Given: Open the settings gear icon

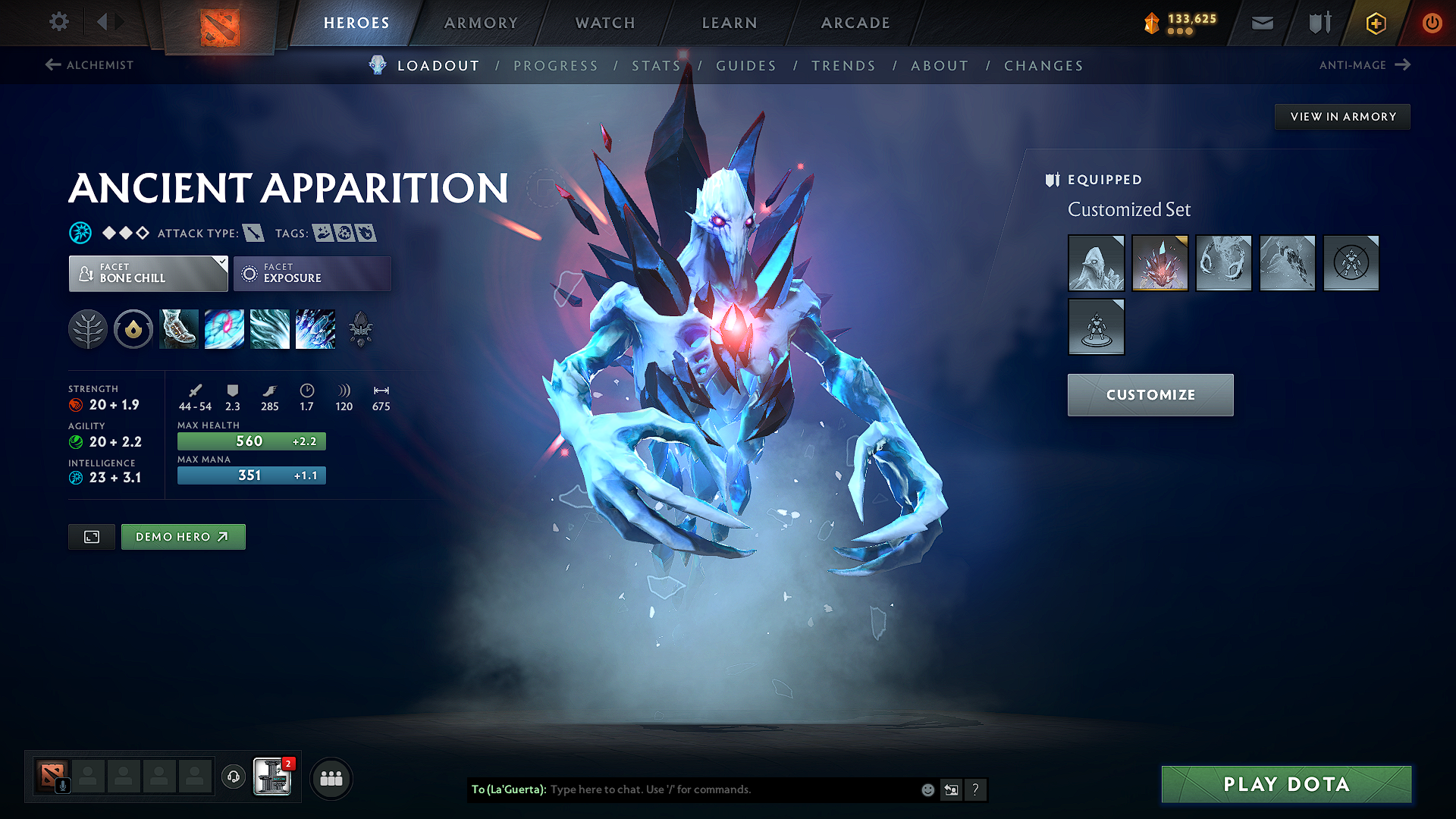Looking at the screenshot, I should pos(58,22).
